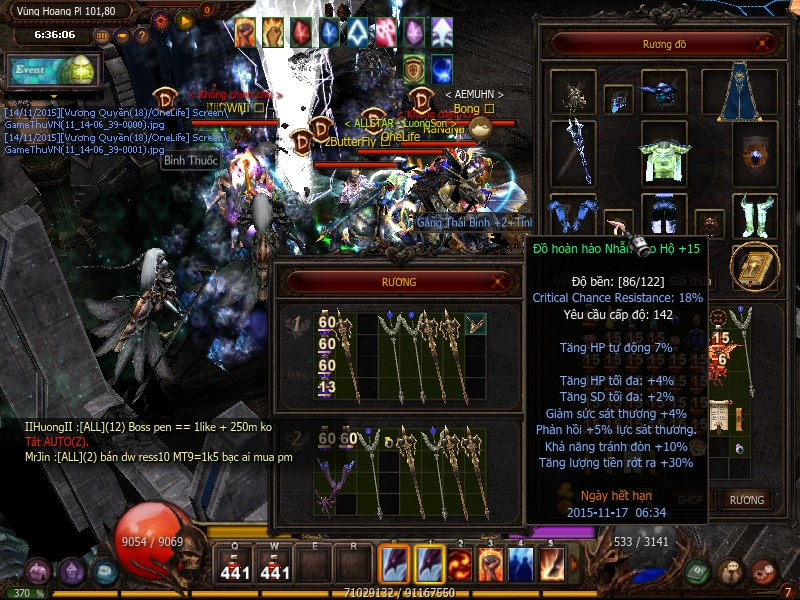The height and width of the screenshot is (600, 800).
Task: Open the green menu icon at bottom right
Action: coord(699,572)
